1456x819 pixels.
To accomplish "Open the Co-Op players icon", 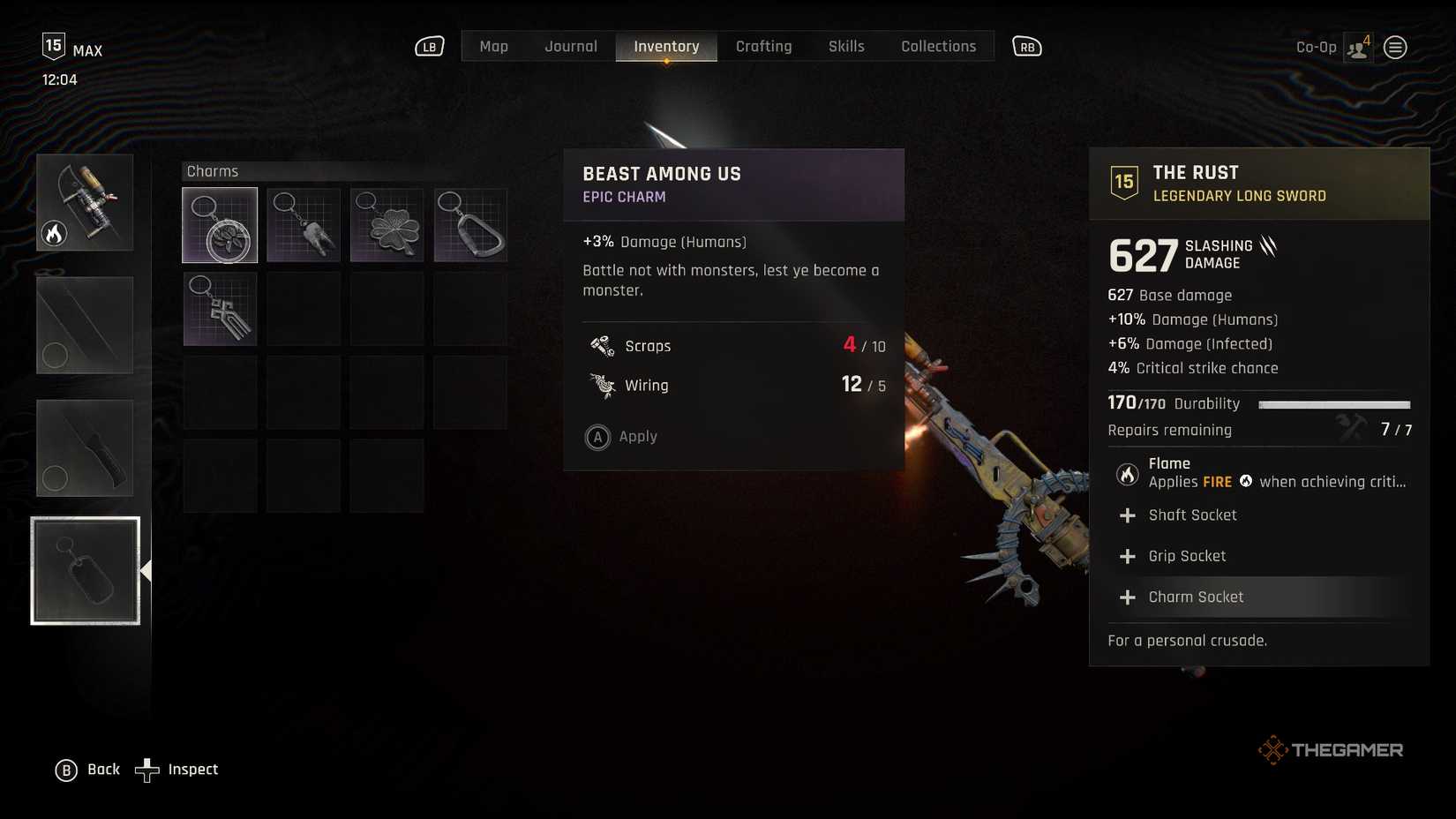I will 1358,48.
